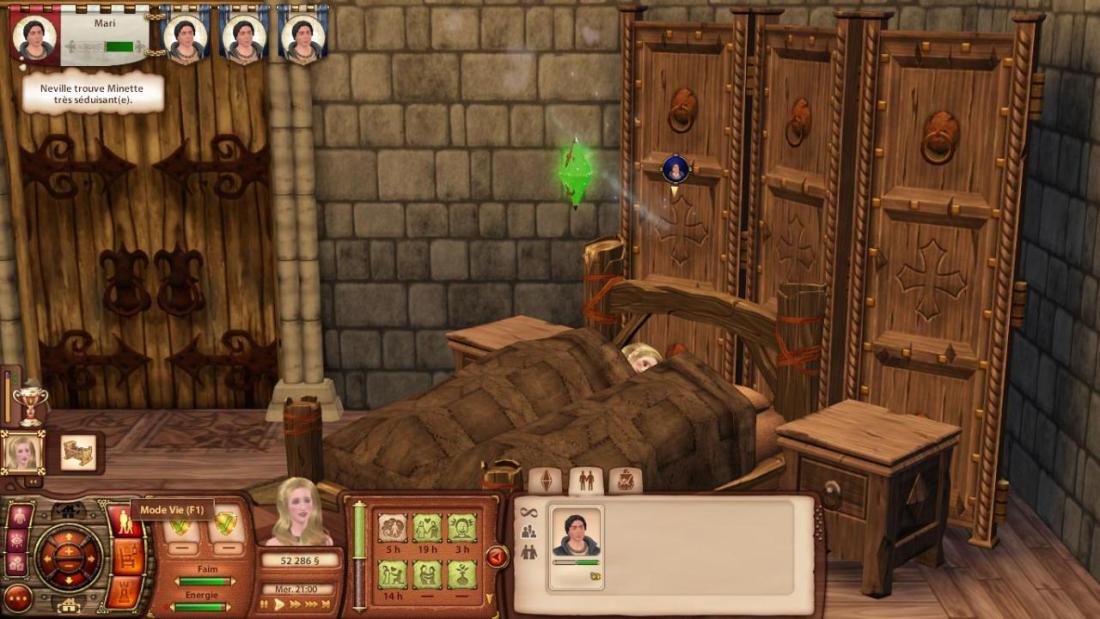Filter relationships by the infinity symbol
This screenshot has height=619, width=1100.
tap(528, 513)
